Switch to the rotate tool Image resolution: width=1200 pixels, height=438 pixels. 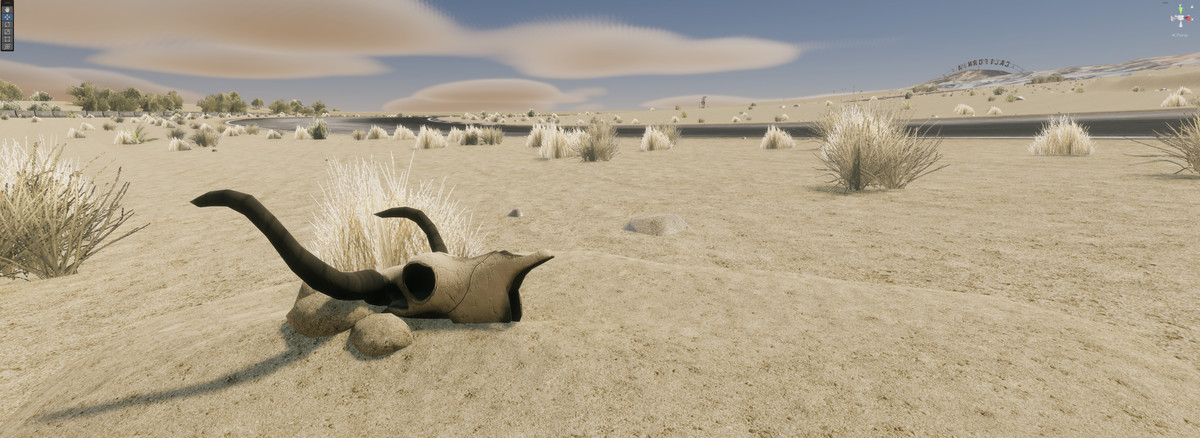(x=7, y=24)
